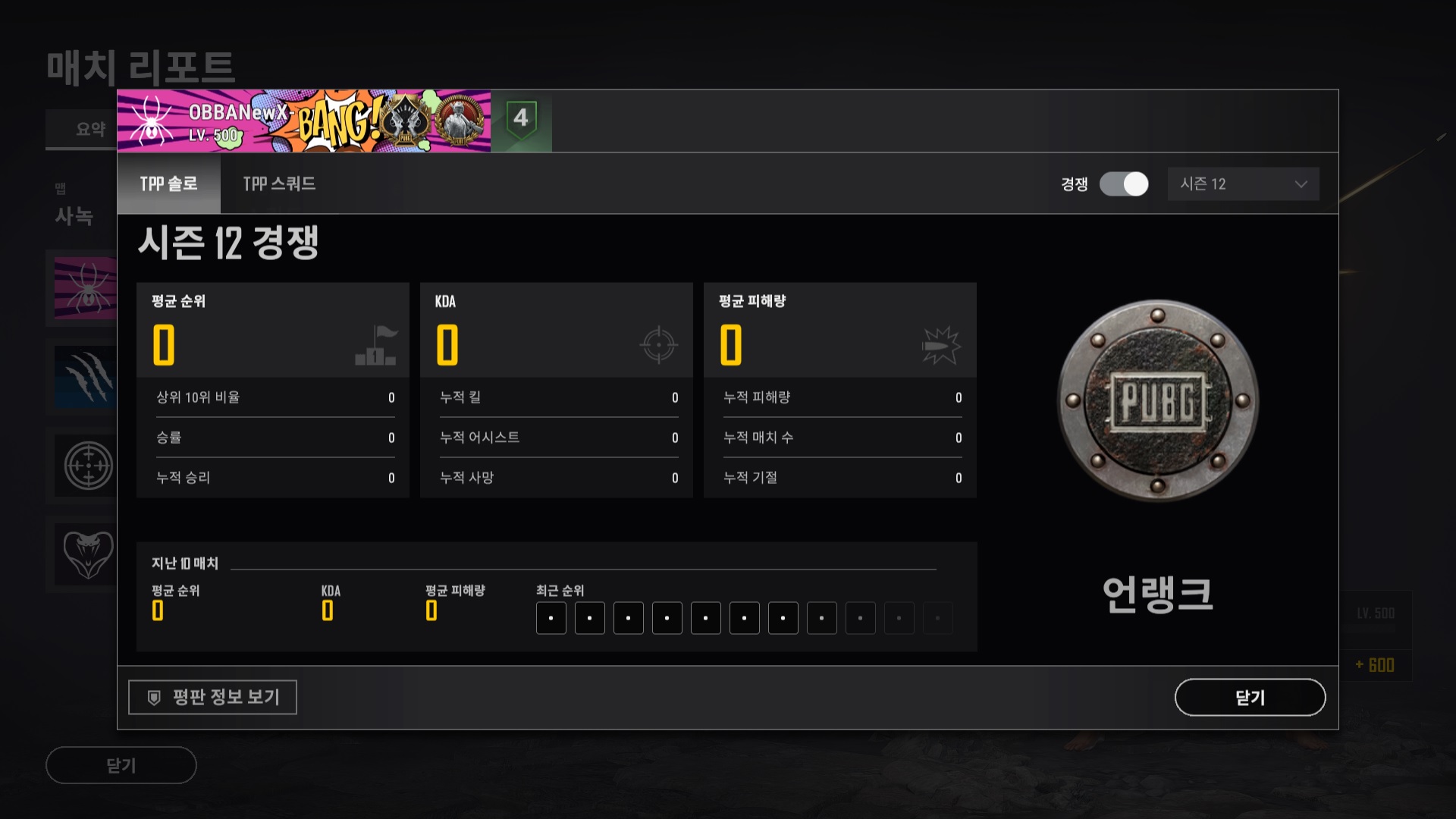Click the spider emblem on the sidebar
1456x819 pixels.
[86, 288]
